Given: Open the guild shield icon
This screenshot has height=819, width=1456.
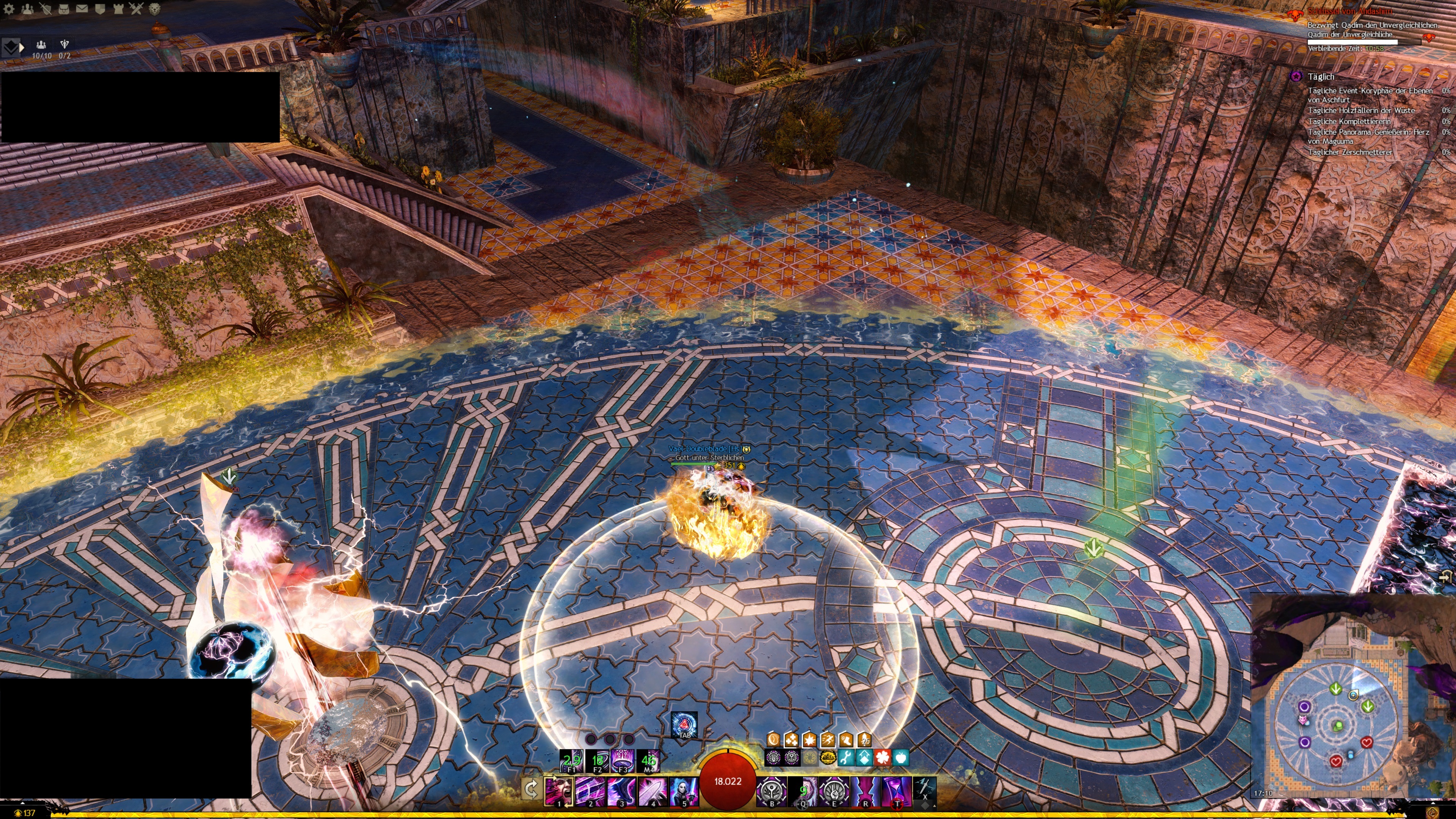Looking at the screenshot, I should (99, 8).
